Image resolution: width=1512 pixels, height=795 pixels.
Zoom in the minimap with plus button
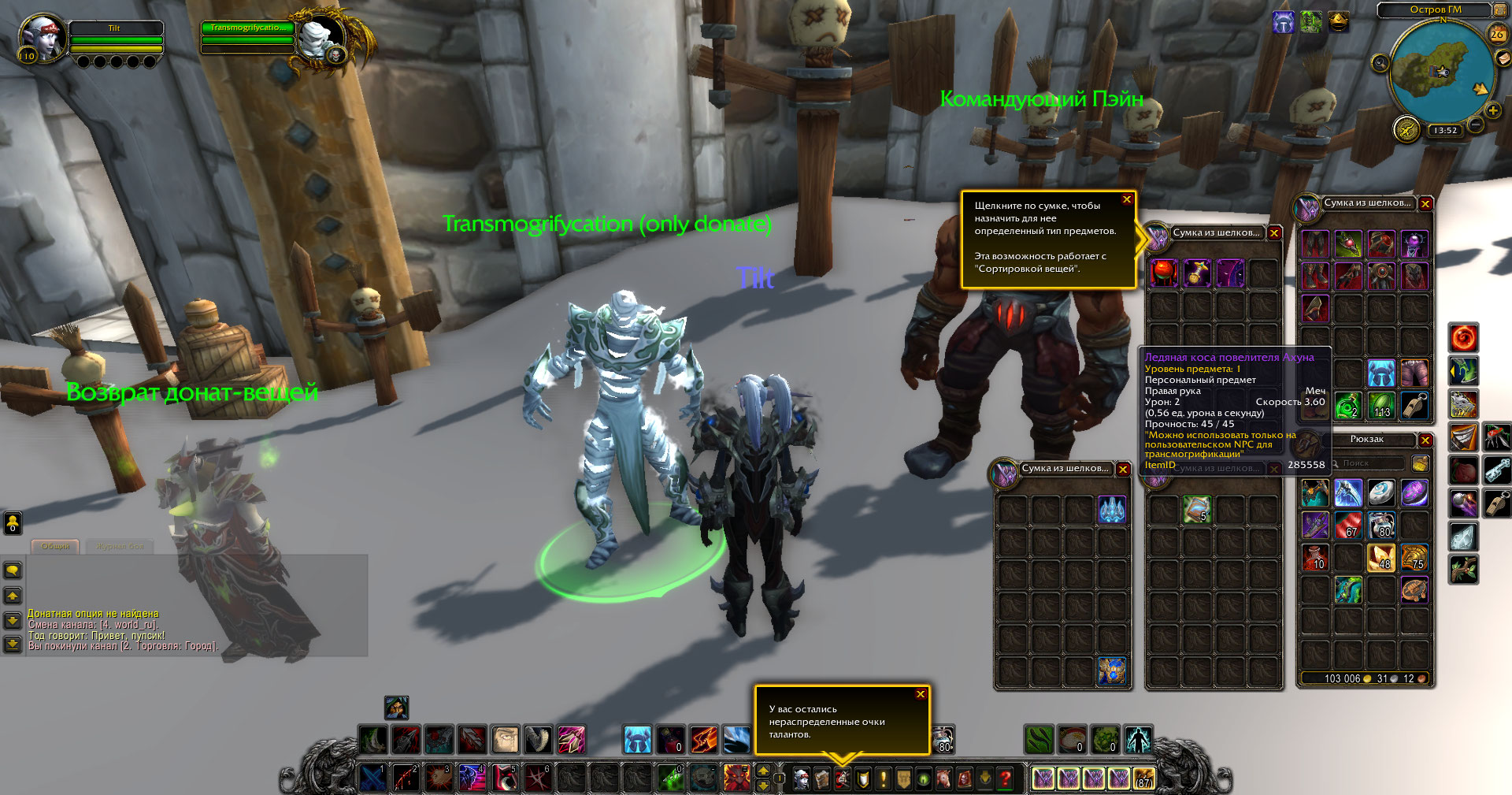point(1492,111)
